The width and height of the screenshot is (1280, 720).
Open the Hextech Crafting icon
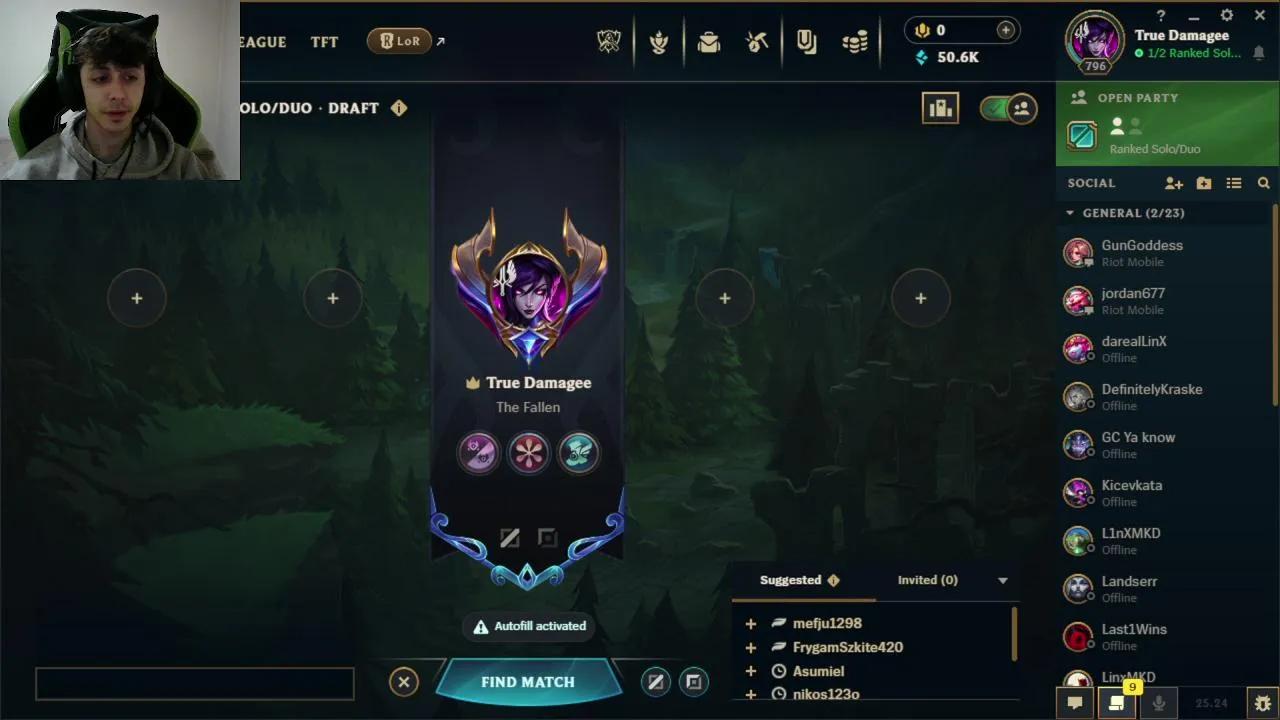point(757,42)
